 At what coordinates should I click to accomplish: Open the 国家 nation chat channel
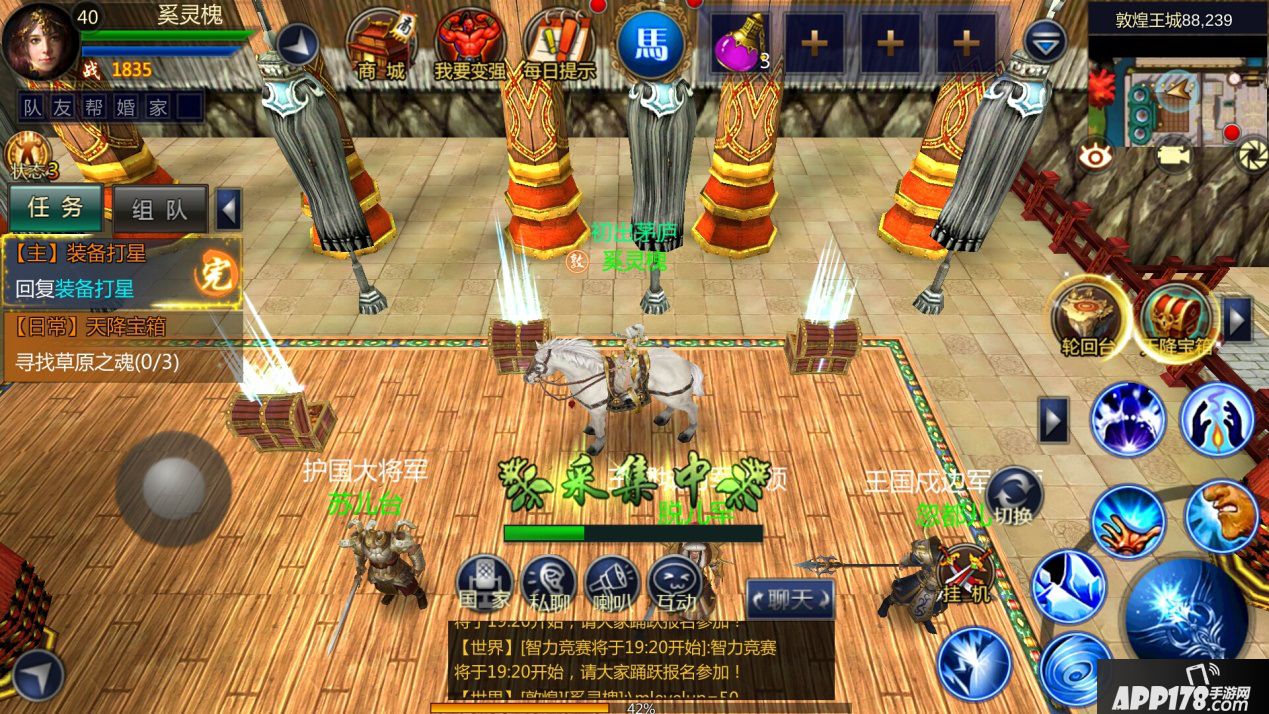[485, 583]
